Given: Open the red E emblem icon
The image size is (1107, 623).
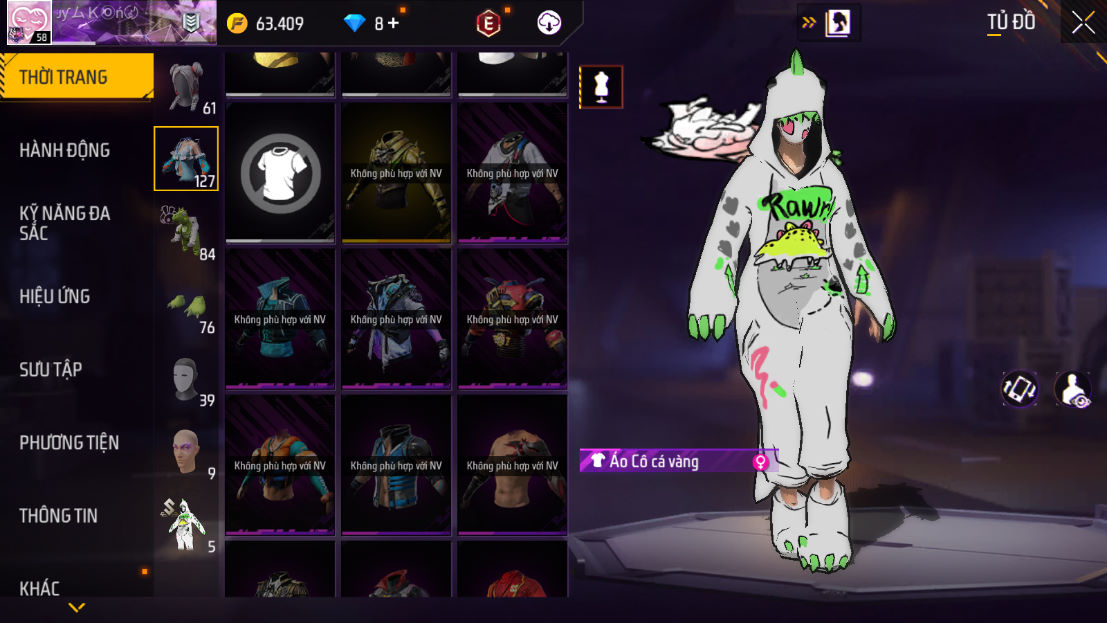Looking at the screenshot, I should coord(488,23).
